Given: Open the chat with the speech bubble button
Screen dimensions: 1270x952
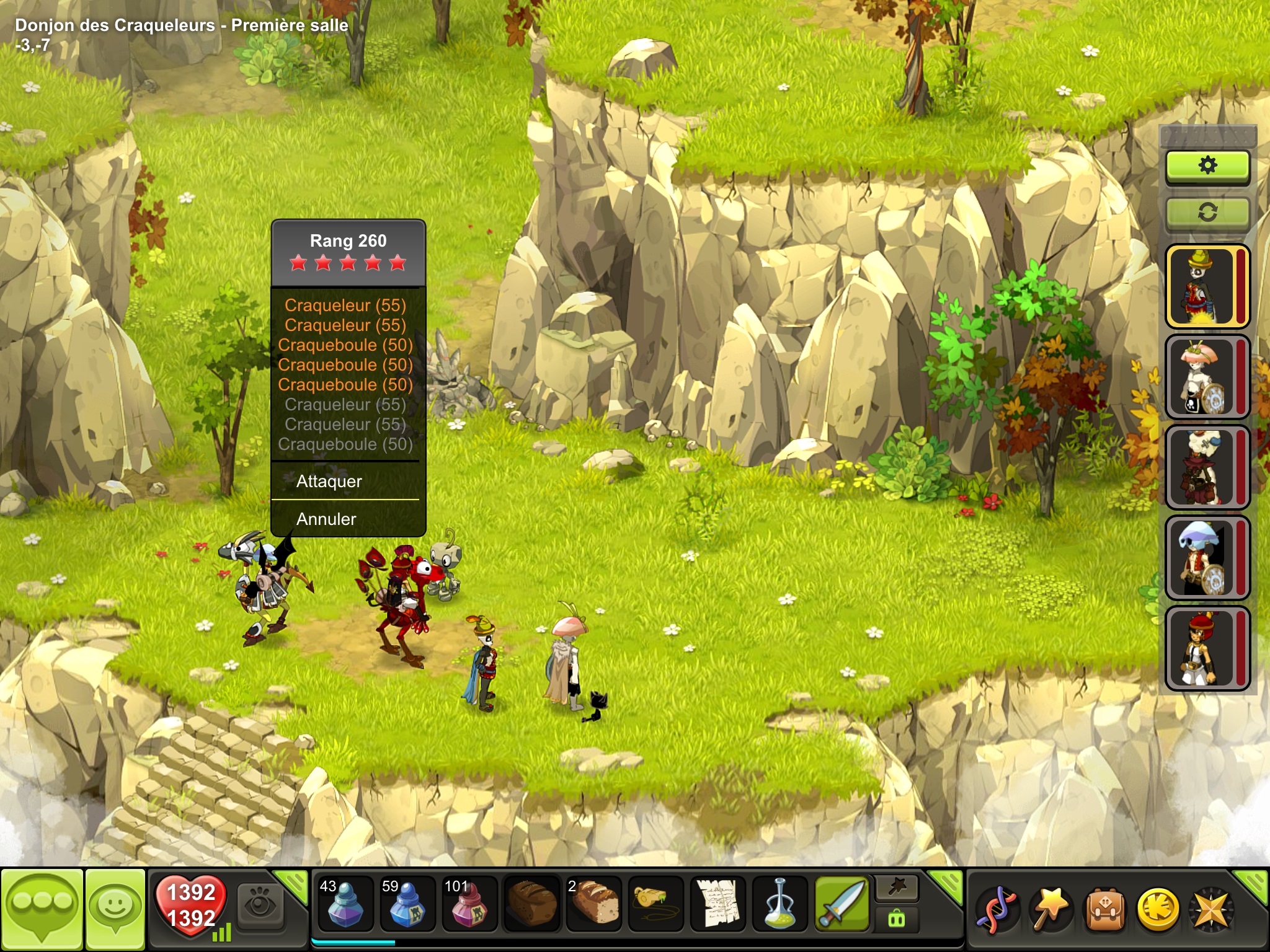Looking at the screenshot, I should coord(42,910).
